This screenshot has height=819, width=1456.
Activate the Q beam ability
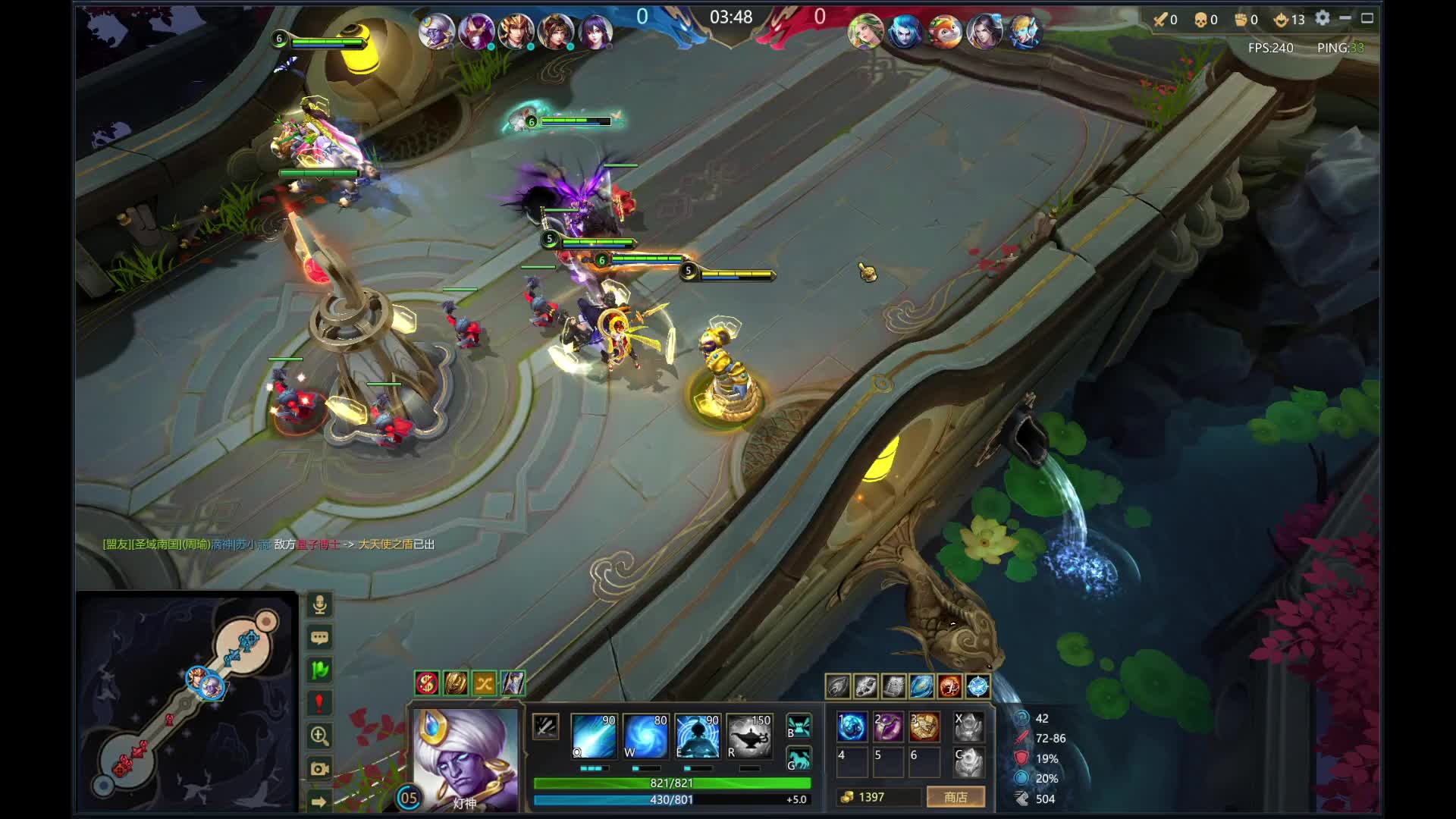[x=594, y=736]
